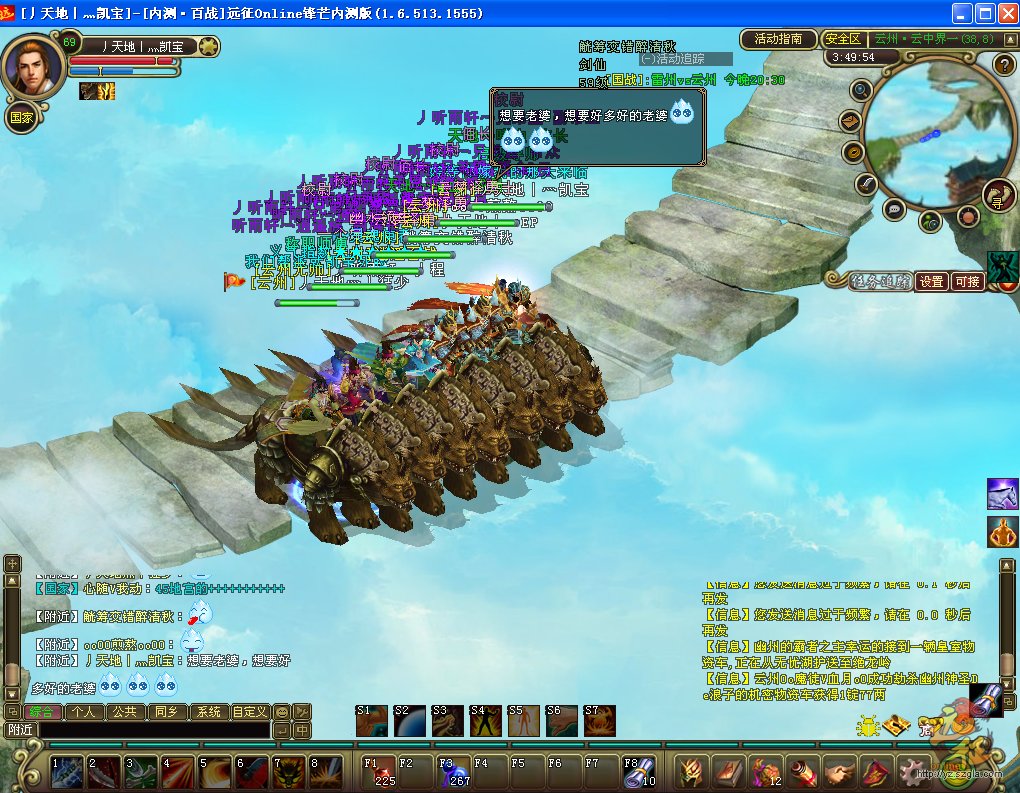1020x793 pixels.
Task: Click the question mark help button
Action: [x=1004, y=65]
